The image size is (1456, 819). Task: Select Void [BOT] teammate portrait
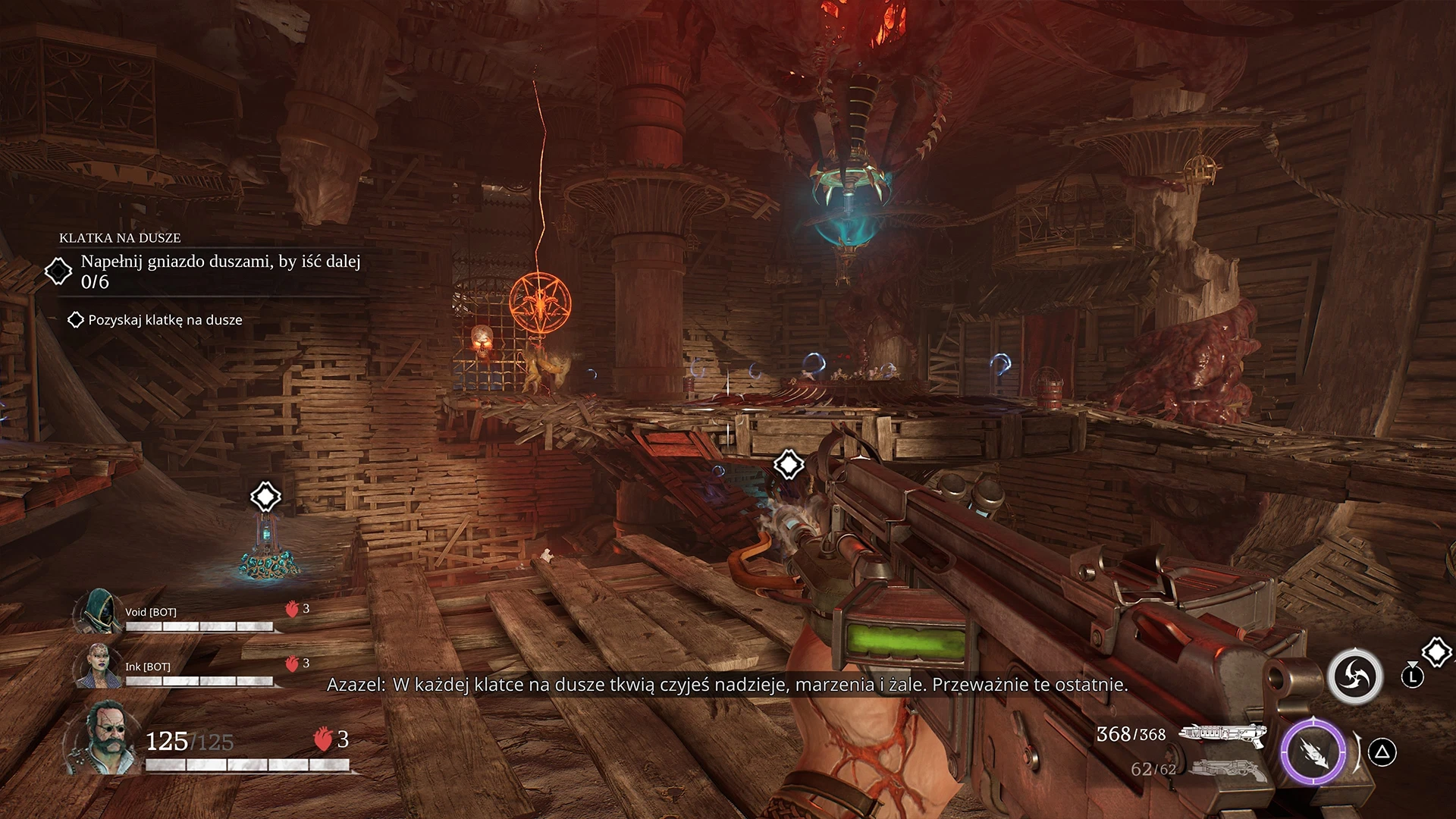pos(98,611)
